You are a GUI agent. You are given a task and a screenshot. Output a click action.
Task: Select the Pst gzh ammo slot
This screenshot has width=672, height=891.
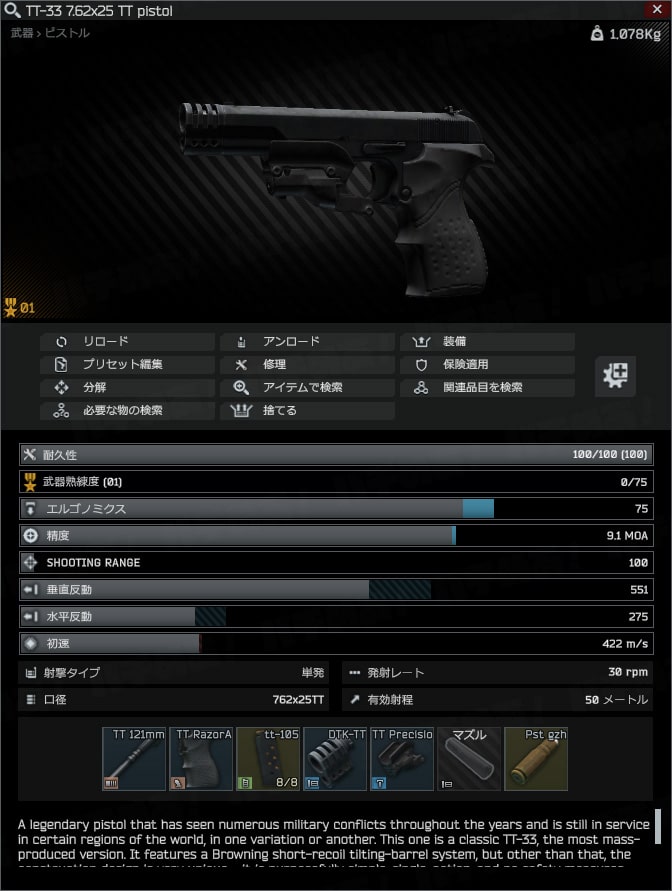(536, 759)
